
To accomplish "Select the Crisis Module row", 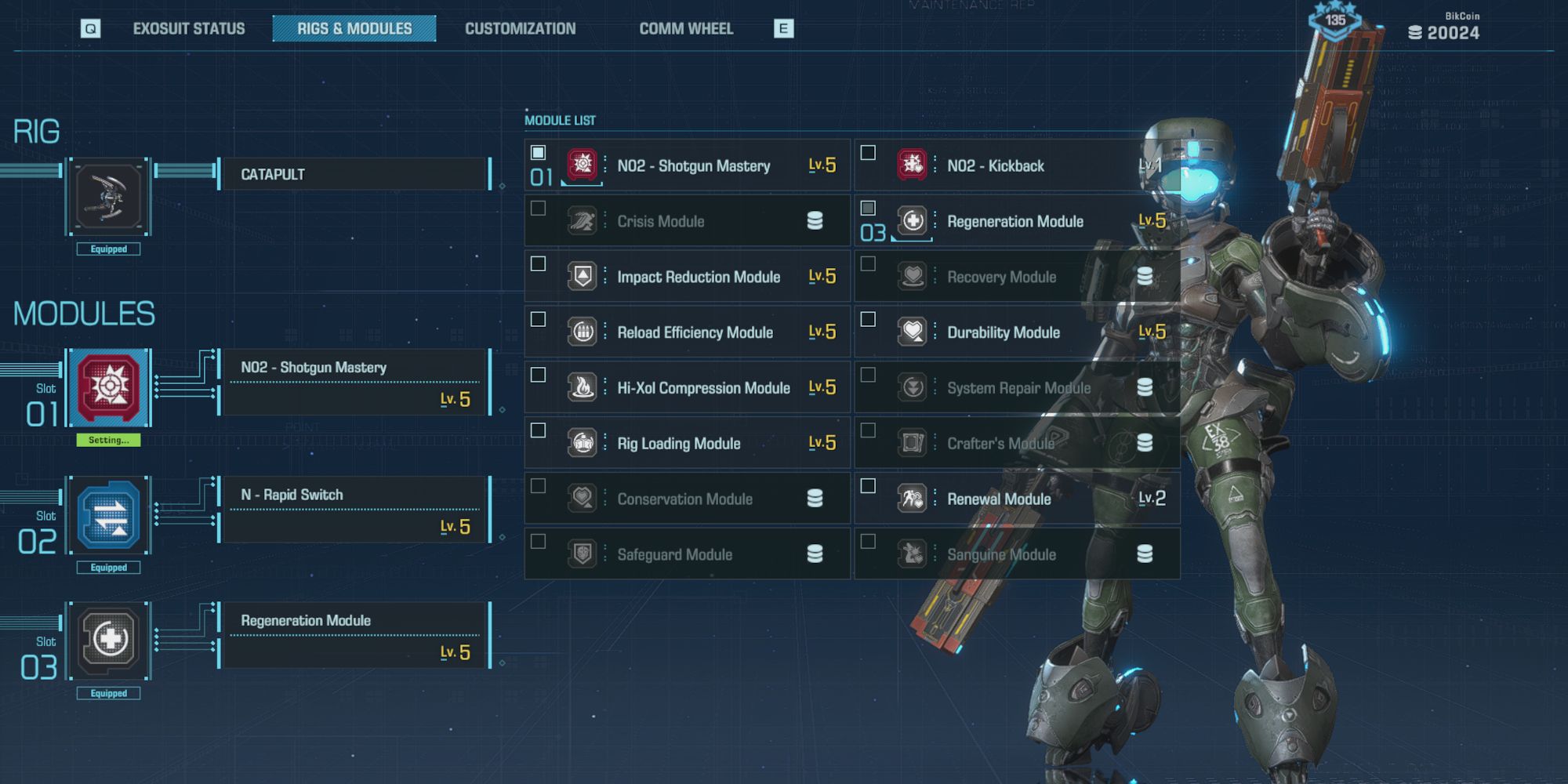I will point(687,222).
